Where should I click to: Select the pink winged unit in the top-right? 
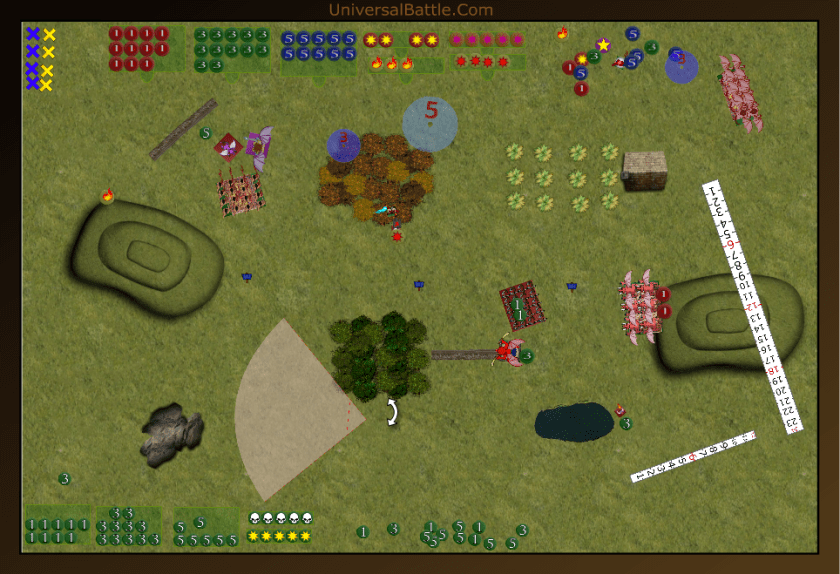(x=741, y=92)
